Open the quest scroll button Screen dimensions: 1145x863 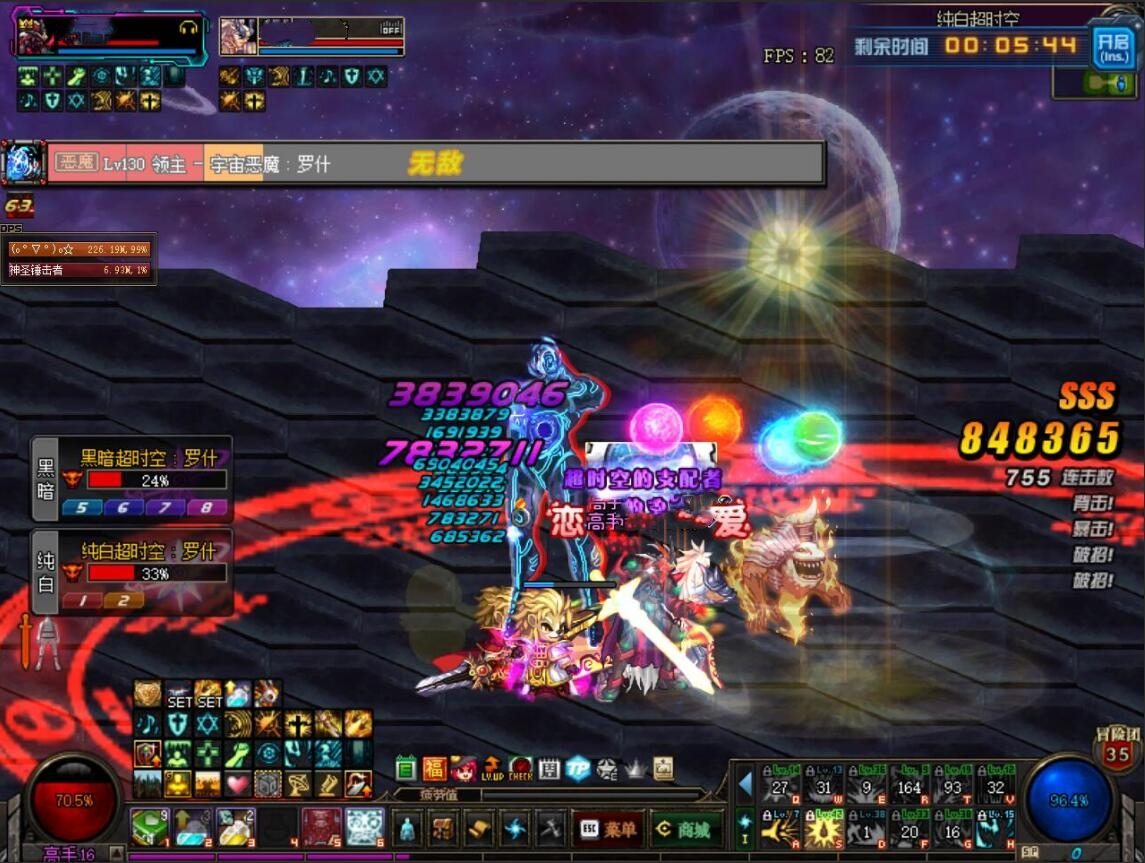(480, 829)
